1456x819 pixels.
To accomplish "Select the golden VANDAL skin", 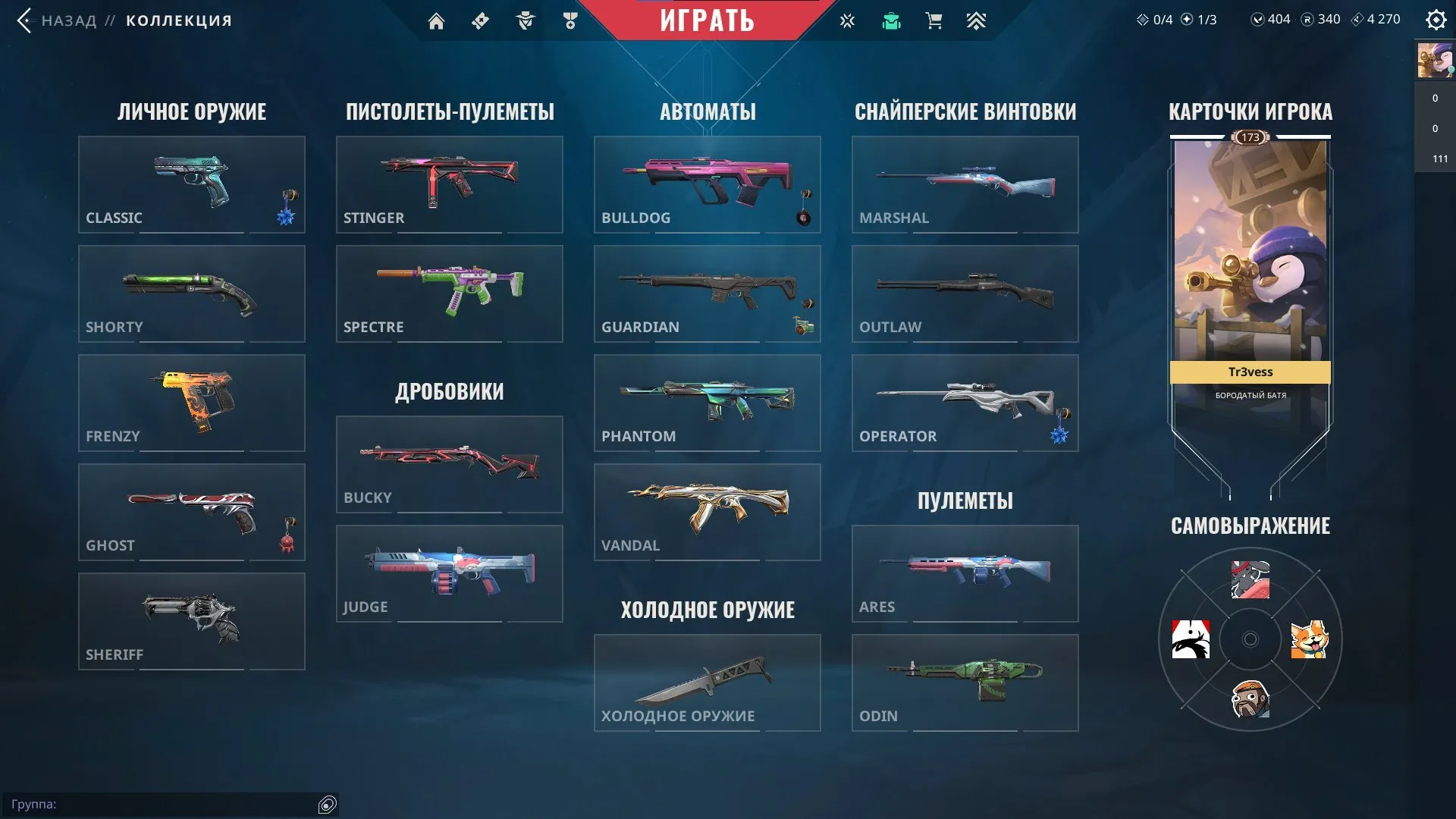I will [706, 512].
